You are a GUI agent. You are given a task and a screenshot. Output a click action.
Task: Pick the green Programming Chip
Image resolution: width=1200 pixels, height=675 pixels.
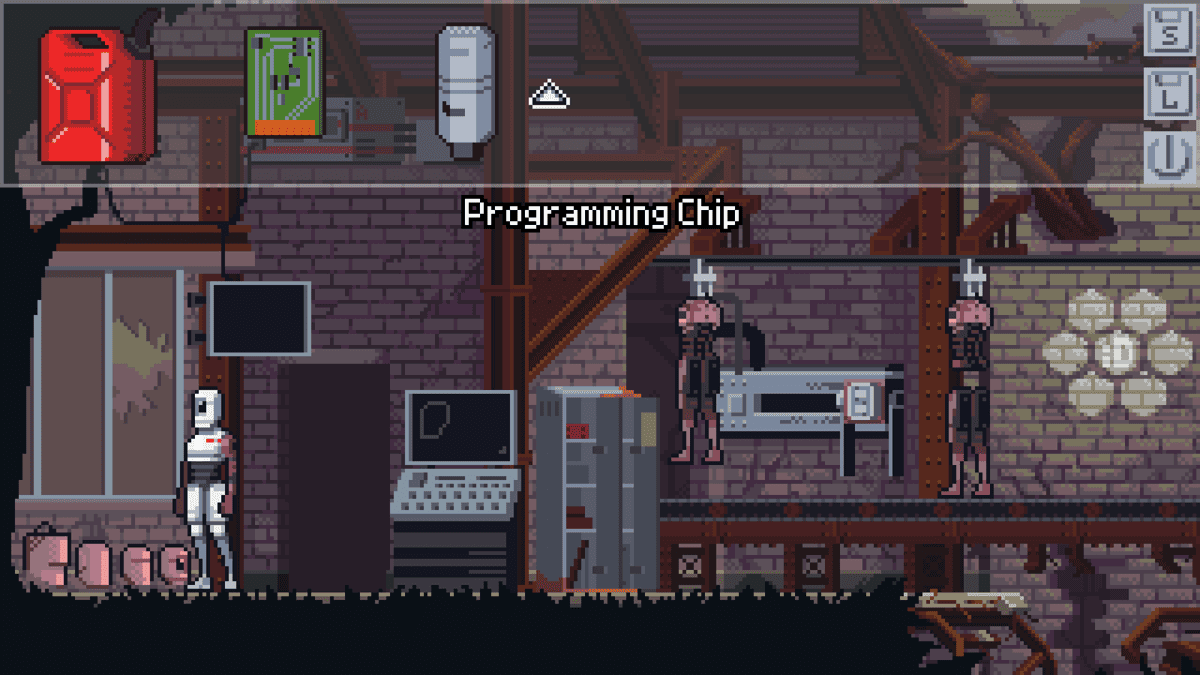point(284,82)
